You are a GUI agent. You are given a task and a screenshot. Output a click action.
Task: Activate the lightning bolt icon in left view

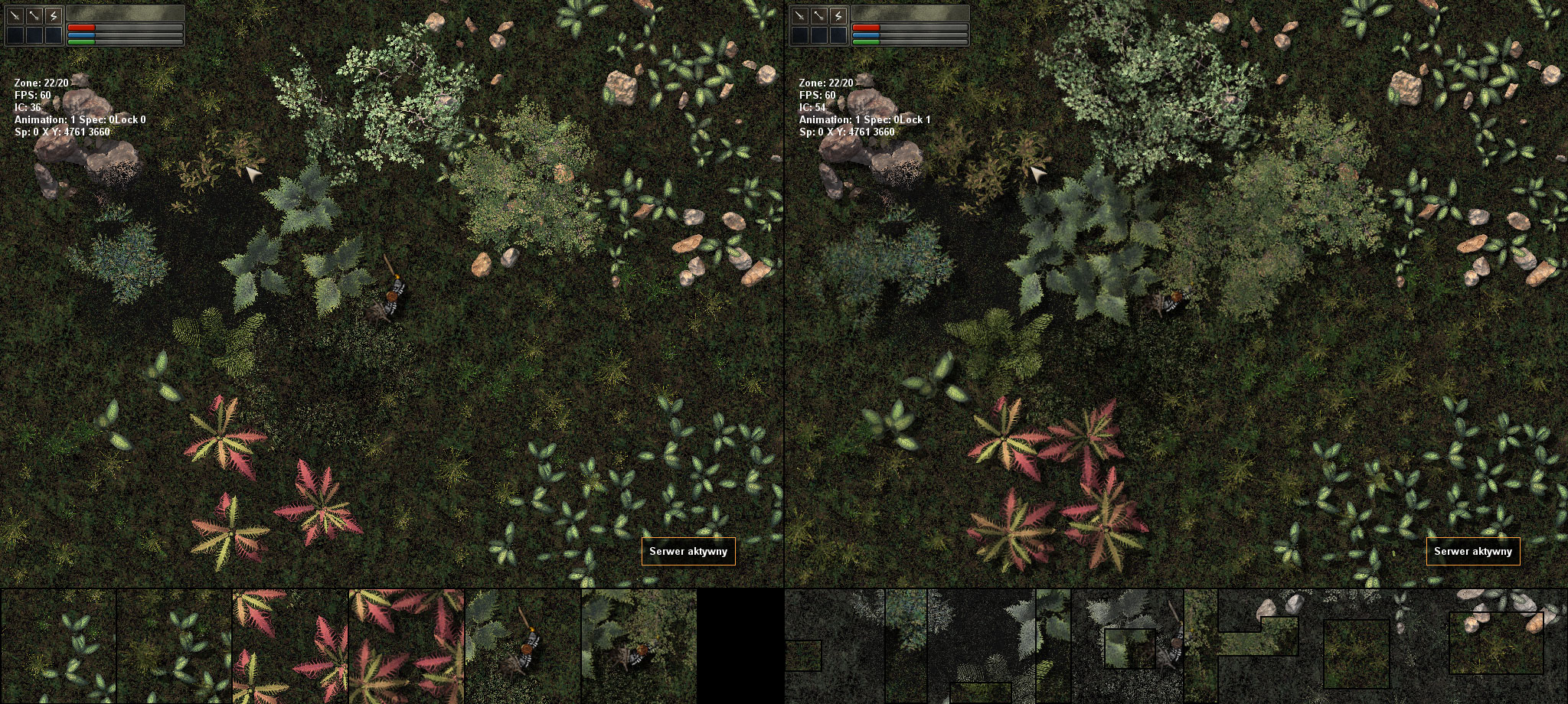tap(54, 15)
